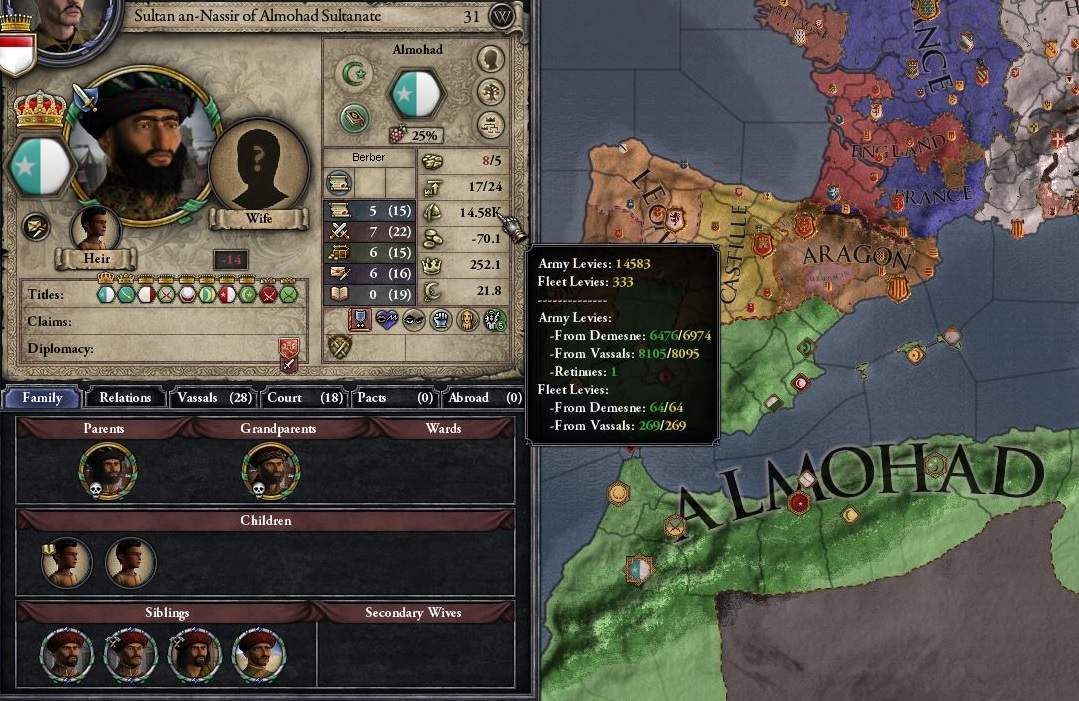
Task: Click the Almohad dynasty shield
Action: (415, 95)
